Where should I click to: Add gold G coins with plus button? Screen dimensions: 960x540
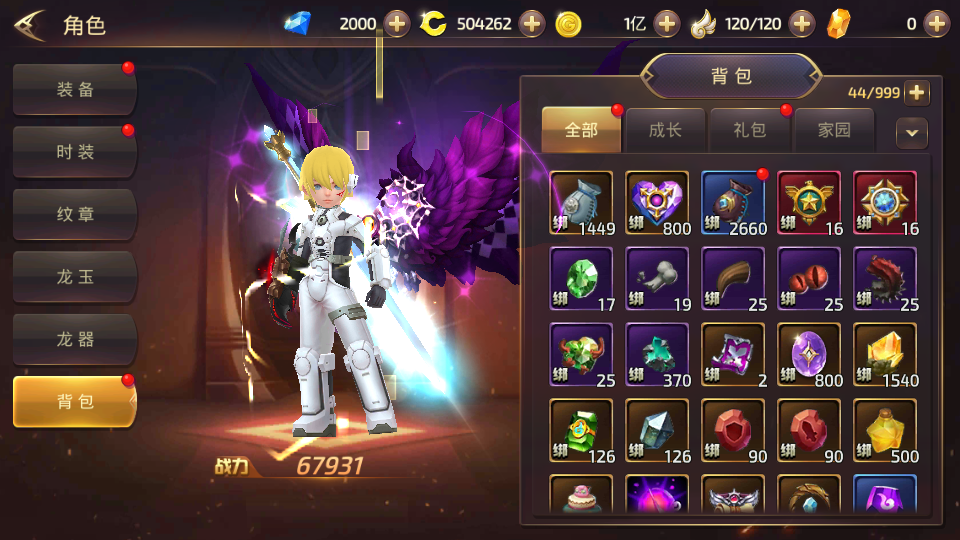667,23
